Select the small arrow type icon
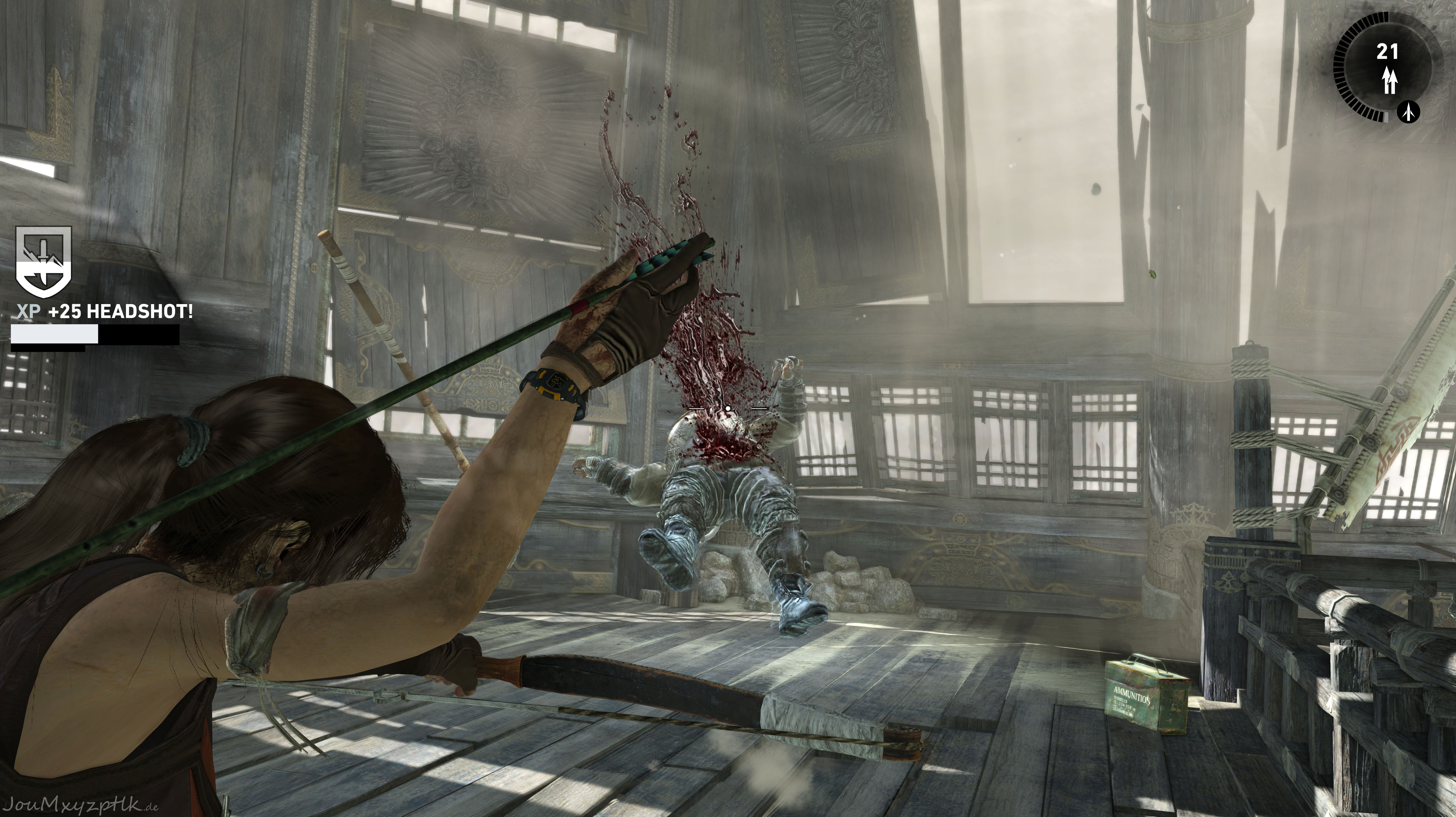This screenshot has width=1456, height=817. tap(1409, 112)
